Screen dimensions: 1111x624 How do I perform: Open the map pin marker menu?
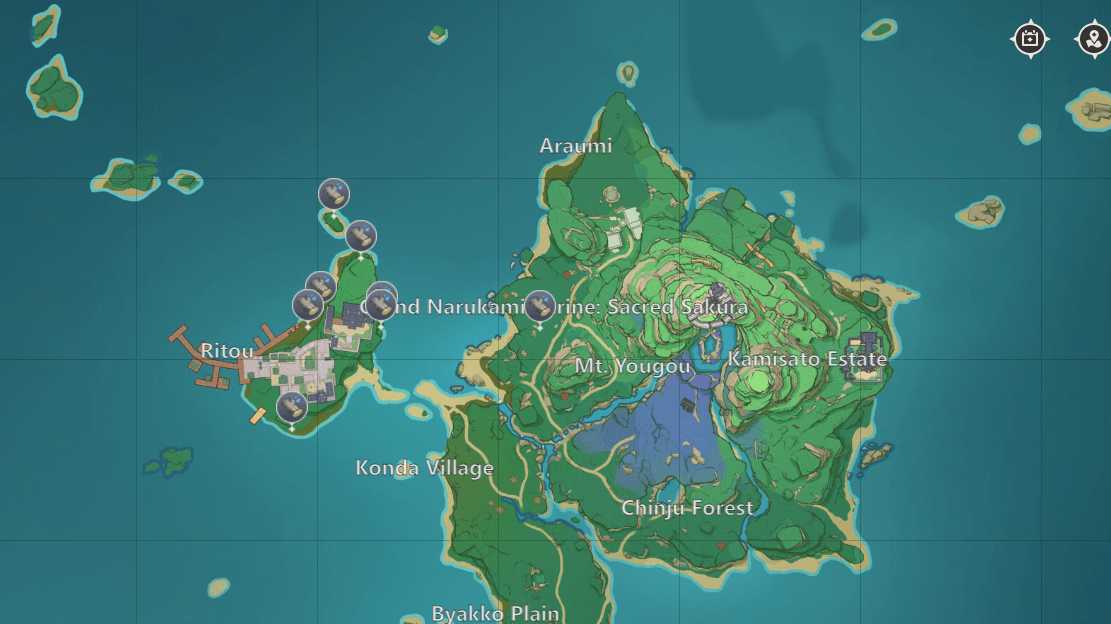[1093, 40]
